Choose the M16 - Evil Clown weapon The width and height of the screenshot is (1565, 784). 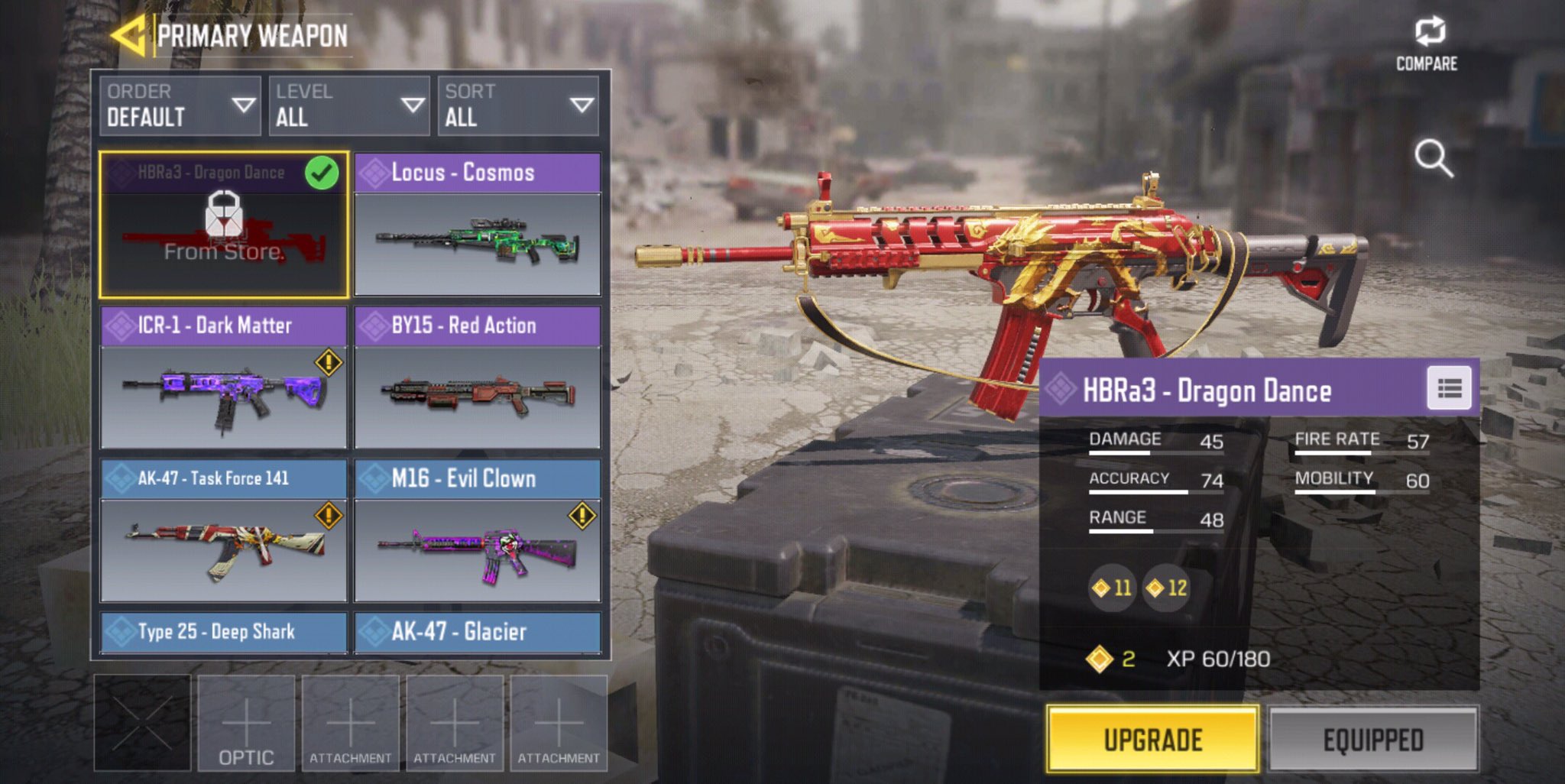[478, 530]
